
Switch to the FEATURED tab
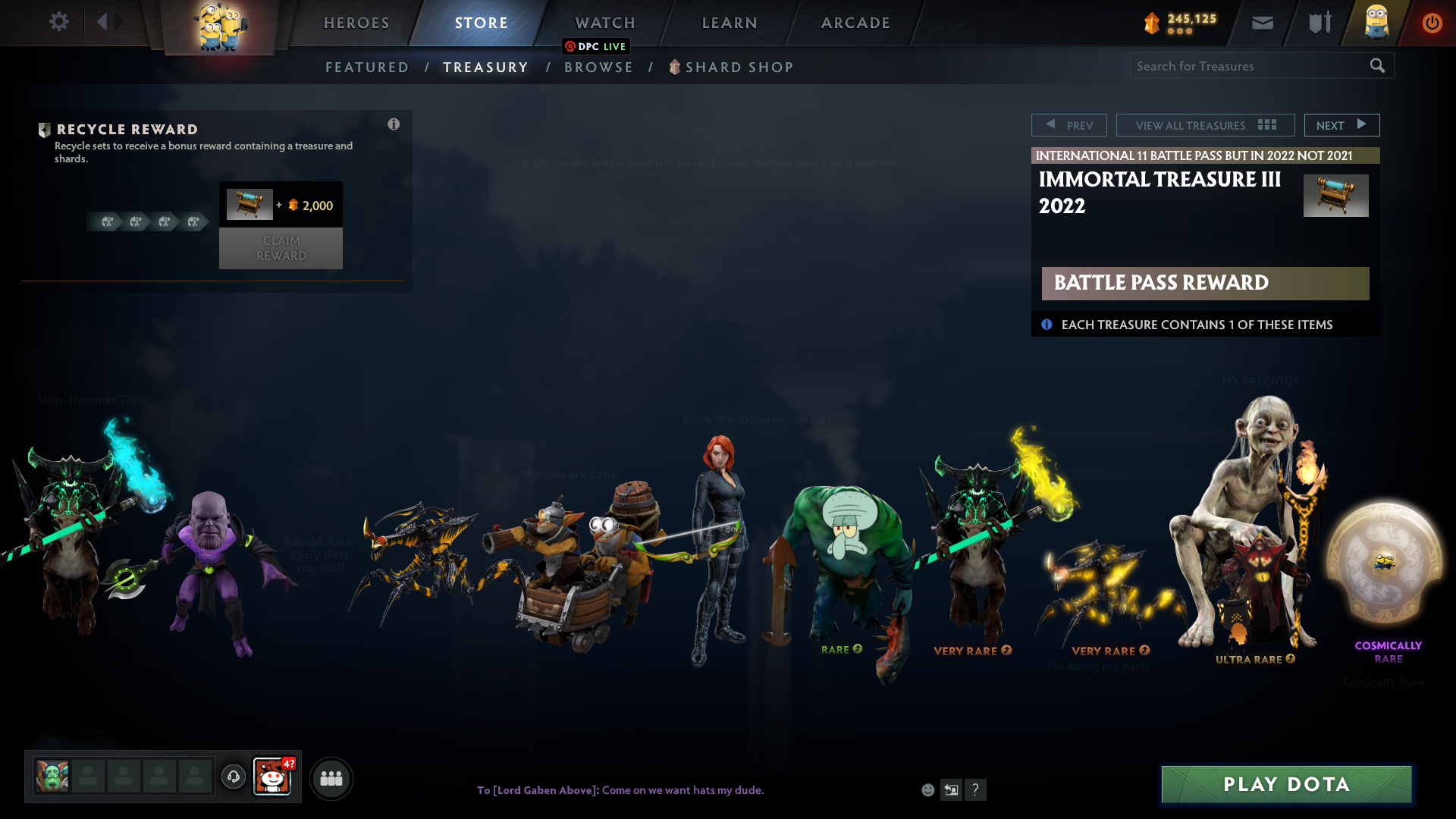coord(367,67)
